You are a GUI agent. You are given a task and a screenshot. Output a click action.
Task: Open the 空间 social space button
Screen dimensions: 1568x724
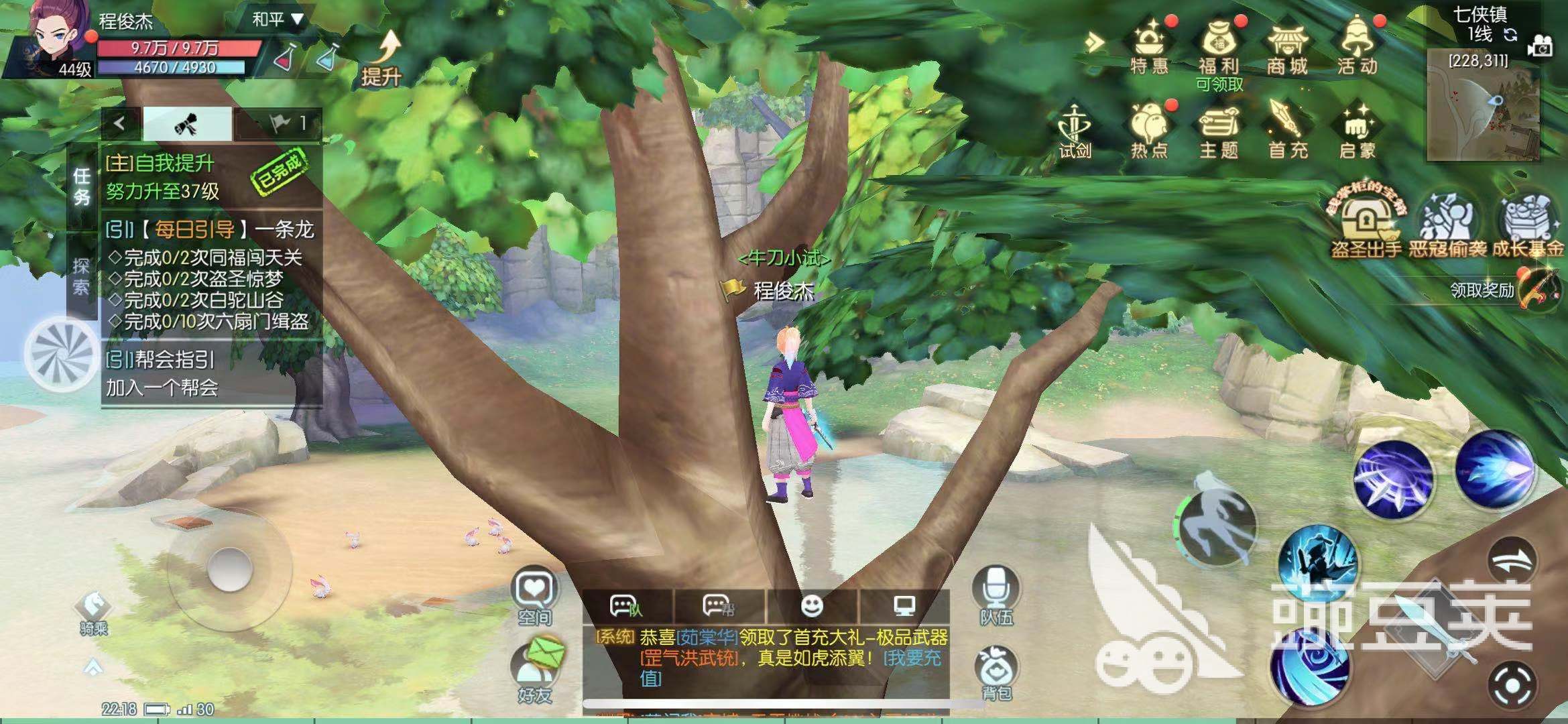[535, 595]
